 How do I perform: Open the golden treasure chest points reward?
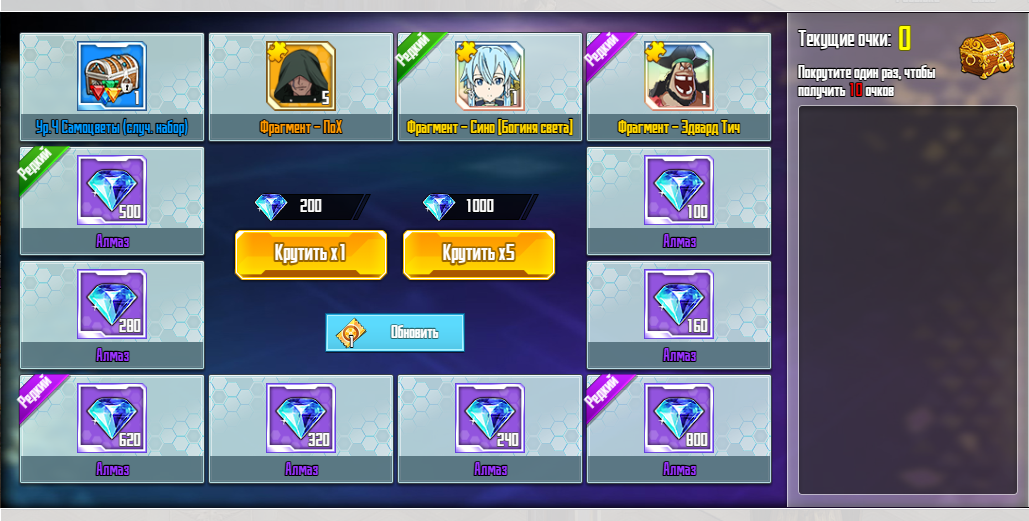[987, 57]
